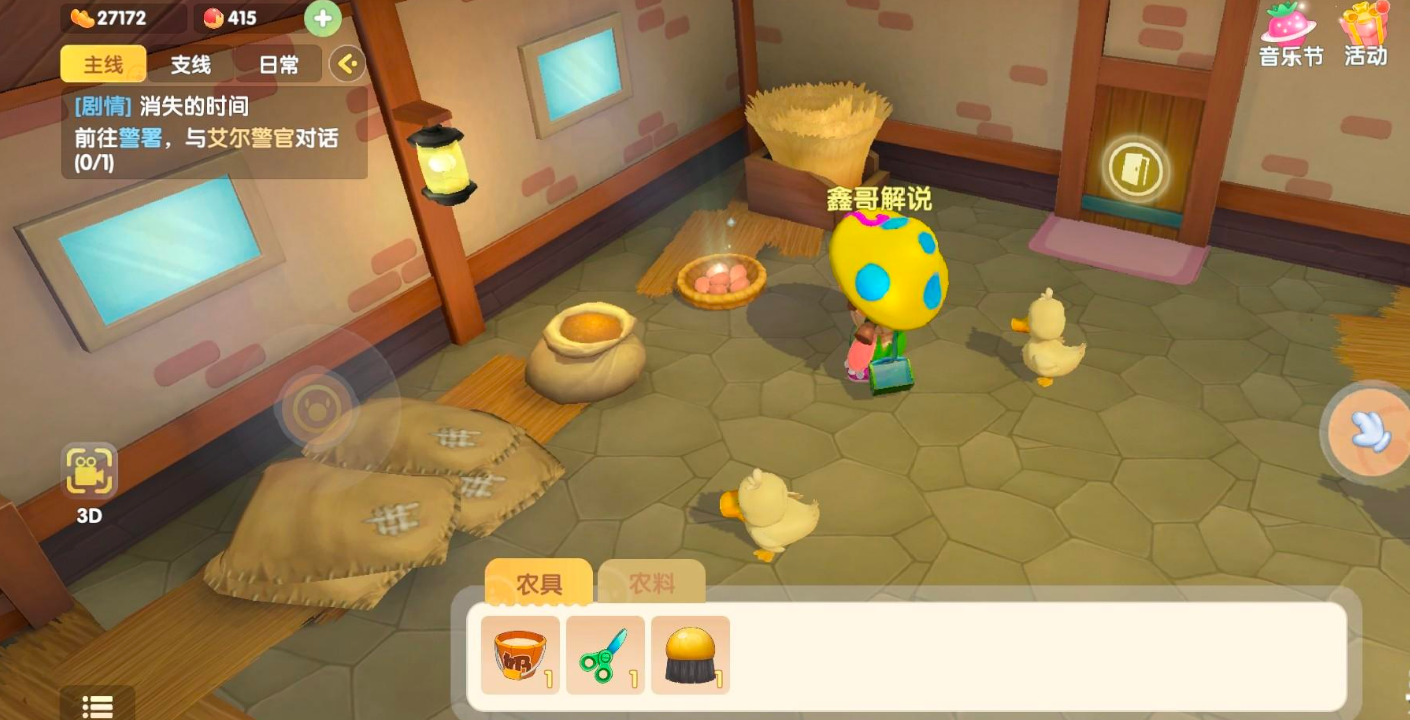
Task: Select the milk bucket tool
Action: (x=520, y=655)
